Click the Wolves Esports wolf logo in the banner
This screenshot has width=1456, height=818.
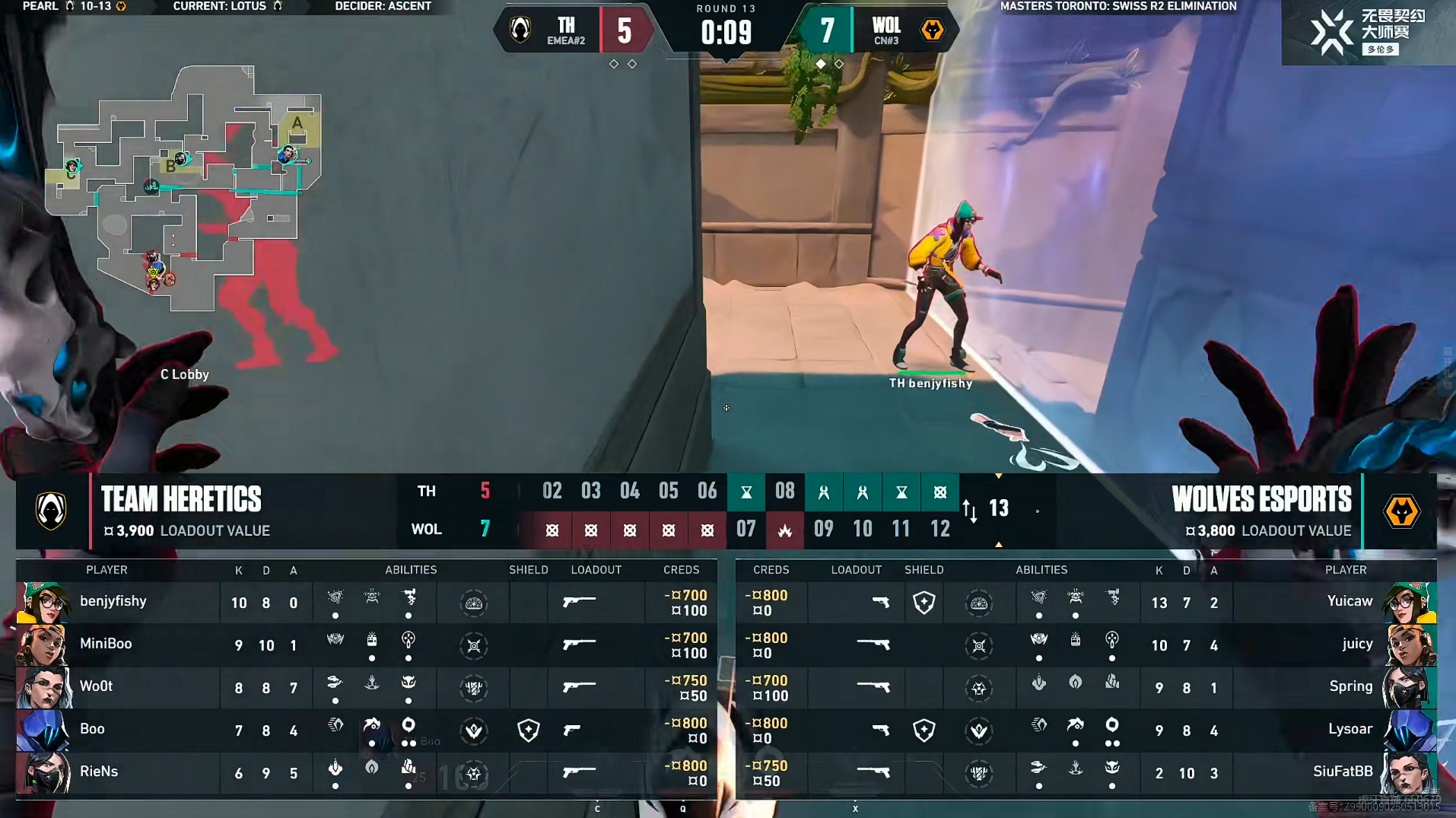1401,511
